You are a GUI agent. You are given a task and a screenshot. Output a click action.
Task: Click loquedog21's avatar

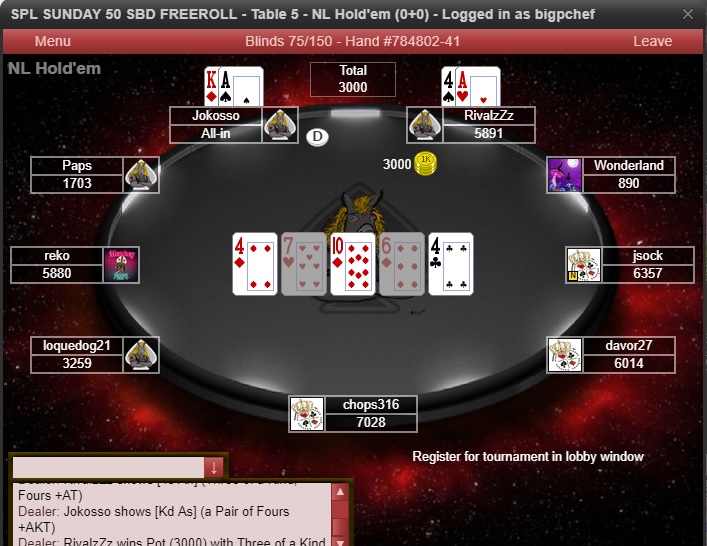[141, 355]
